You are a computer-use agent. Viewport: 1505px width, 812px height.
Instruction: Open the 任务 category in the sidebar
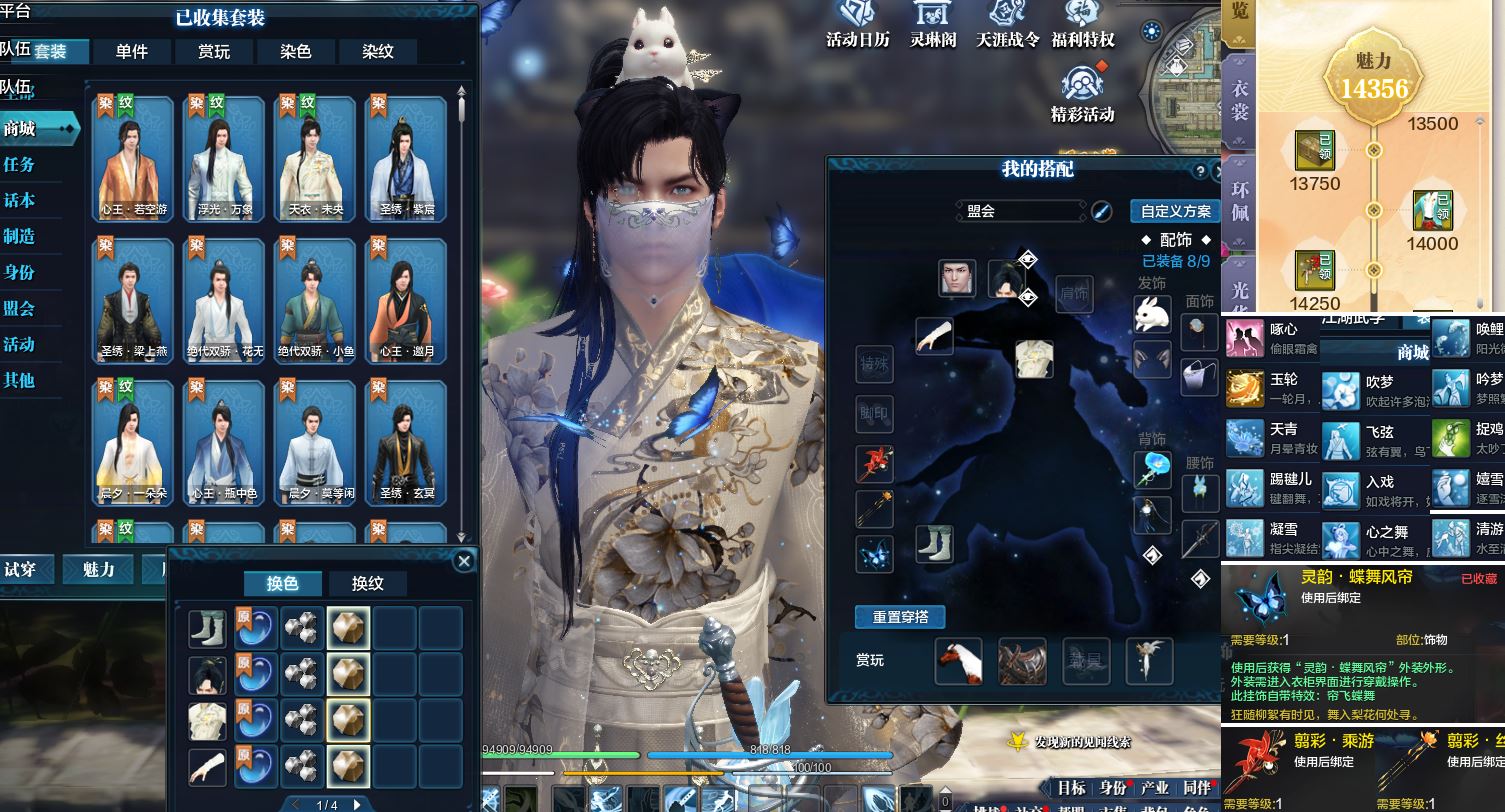click(20, 164)
